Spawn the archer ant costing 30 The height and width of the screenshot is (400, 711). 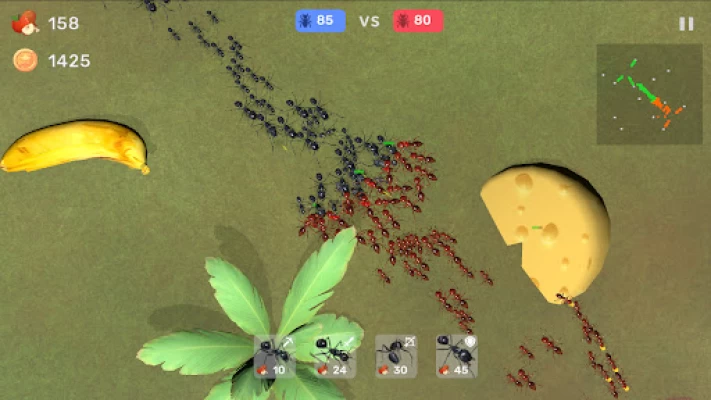(396, 356)
